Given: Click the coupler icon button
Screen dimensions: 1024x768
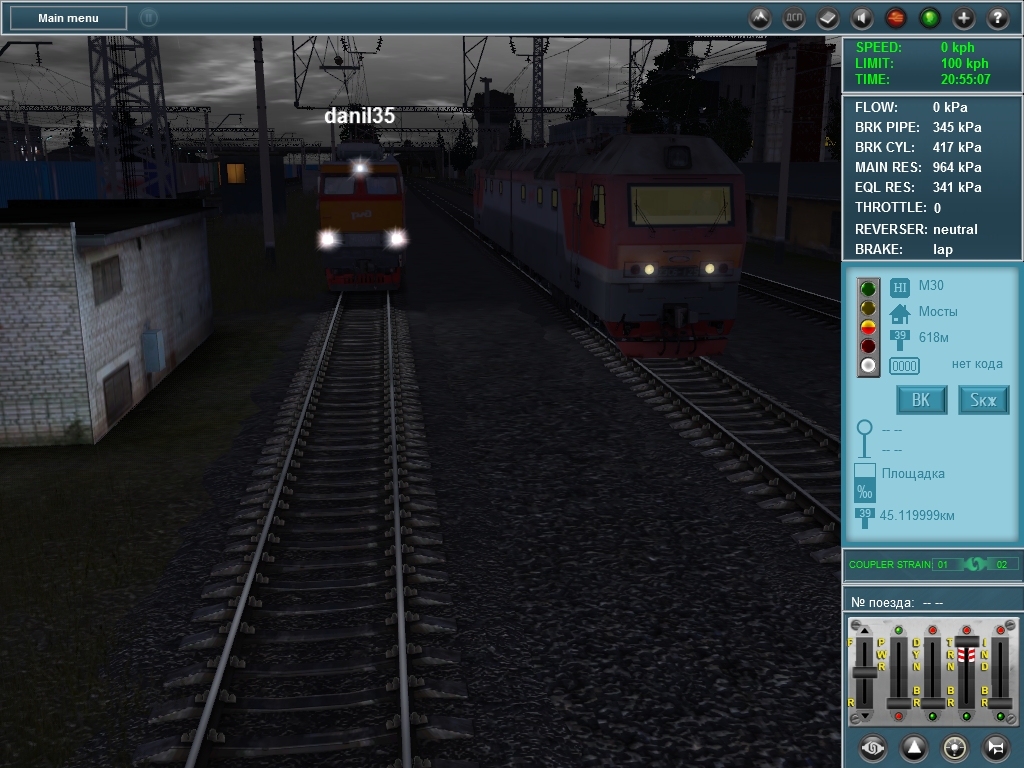Looking at the screenshot, I should coord(873,747).
